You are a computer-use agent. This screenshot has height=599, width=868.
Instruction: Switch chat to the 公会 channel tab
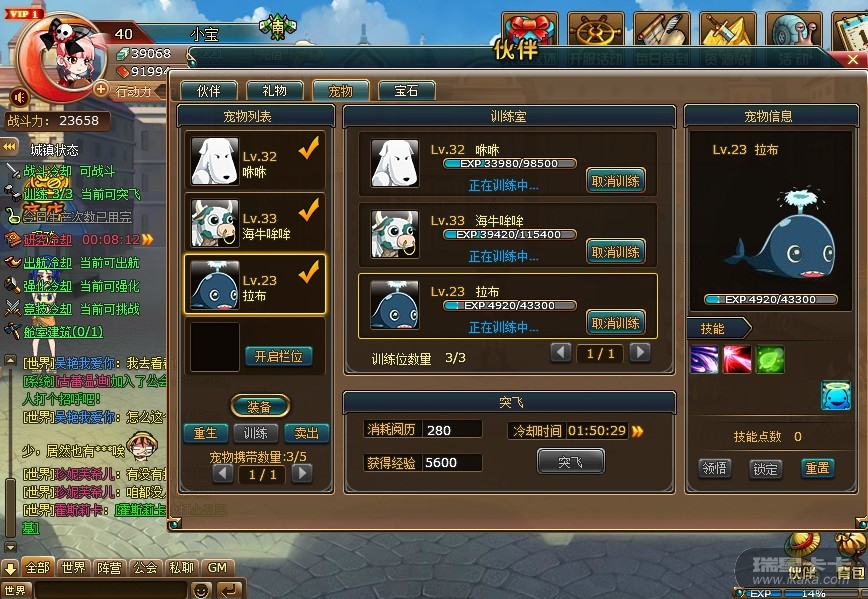pos(145,567)
